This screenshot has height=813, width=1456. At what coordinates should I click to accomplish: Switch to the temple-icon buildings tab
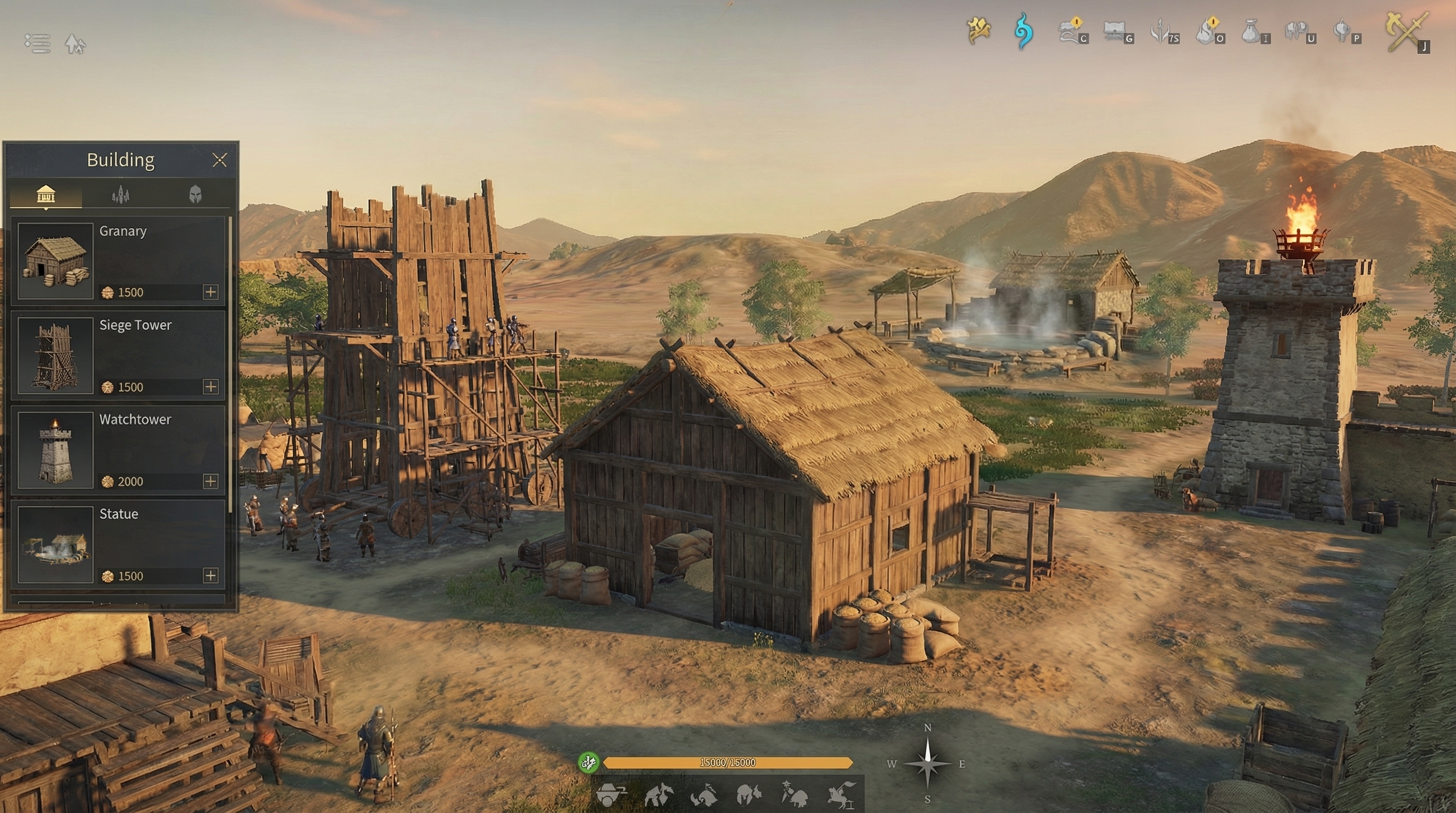pos(46,194)
